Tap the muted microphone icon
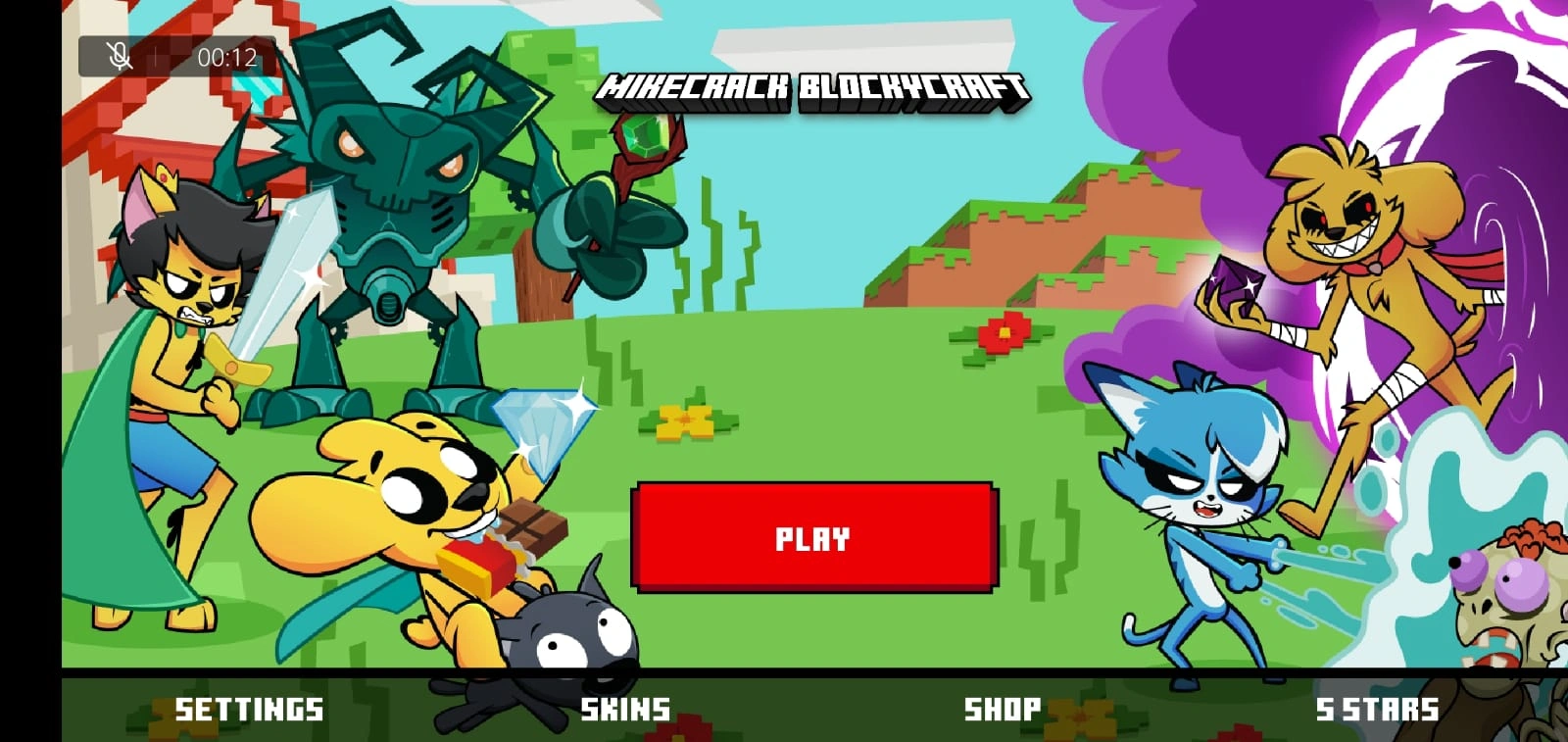 [118, 56]
